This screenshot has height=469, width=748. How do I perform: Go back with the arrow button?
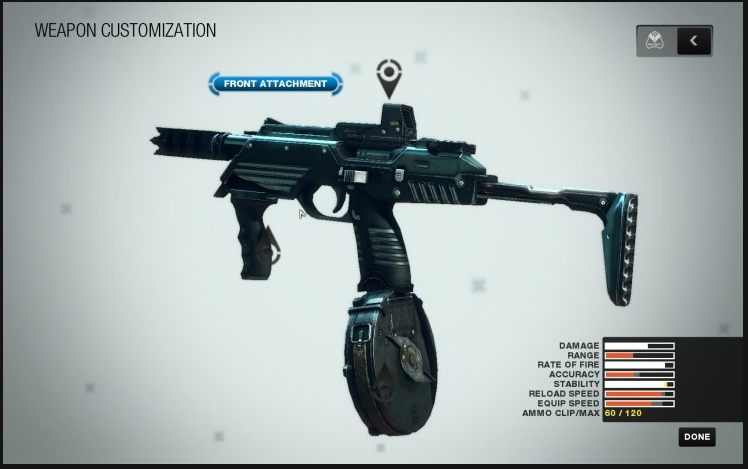pyautogui.click(x=694, y=41)
